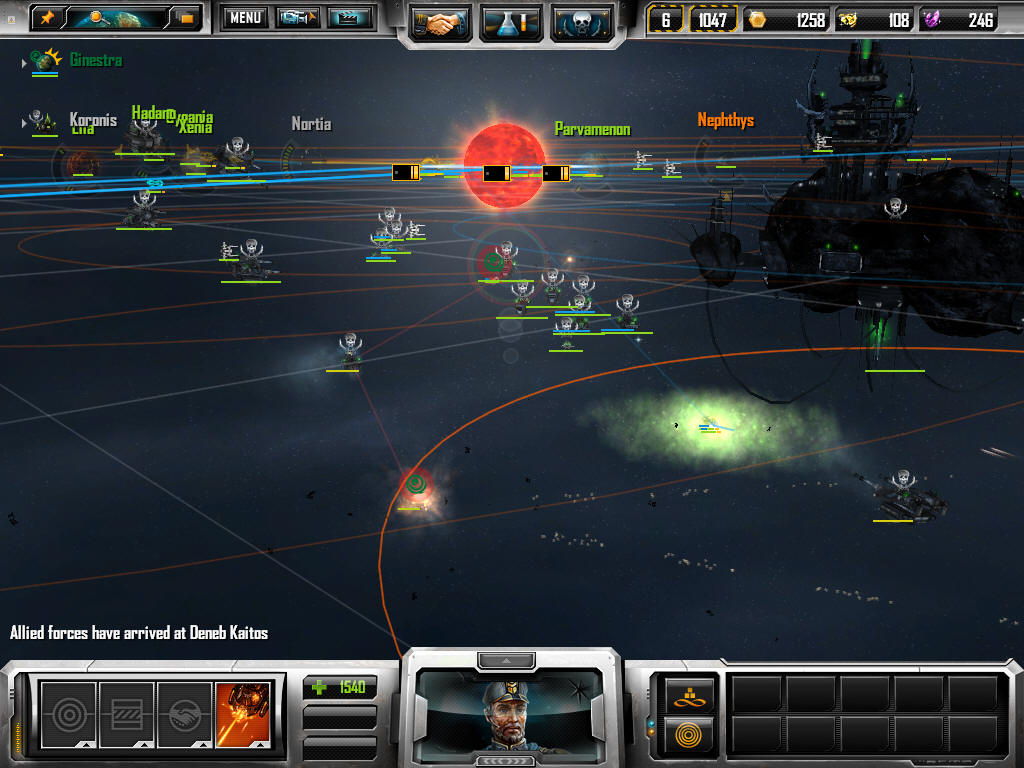Click the small orange square button top-left

click(185, 17)
